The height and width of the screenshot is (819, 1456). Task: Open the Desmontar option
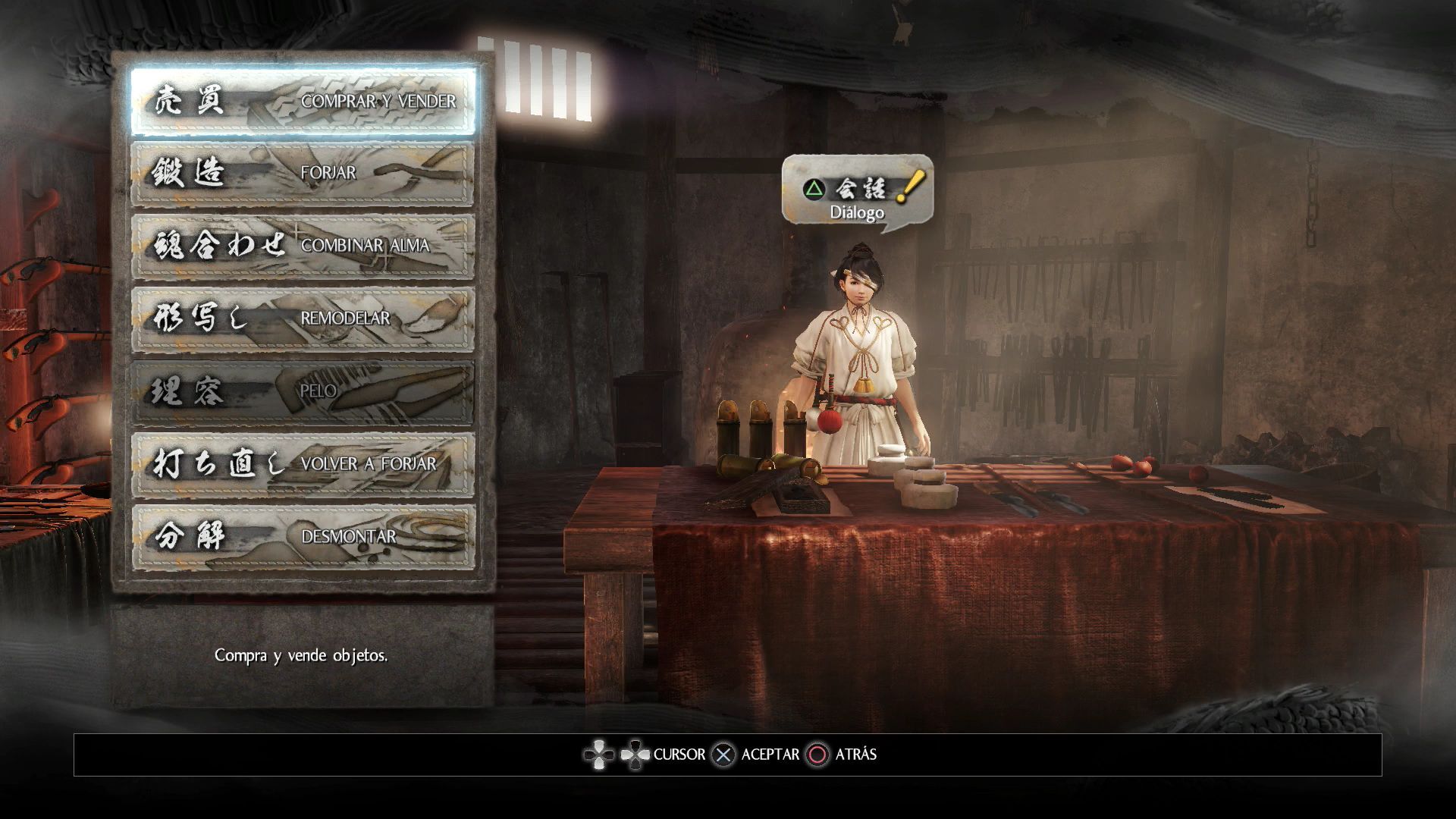click(303, 537)
